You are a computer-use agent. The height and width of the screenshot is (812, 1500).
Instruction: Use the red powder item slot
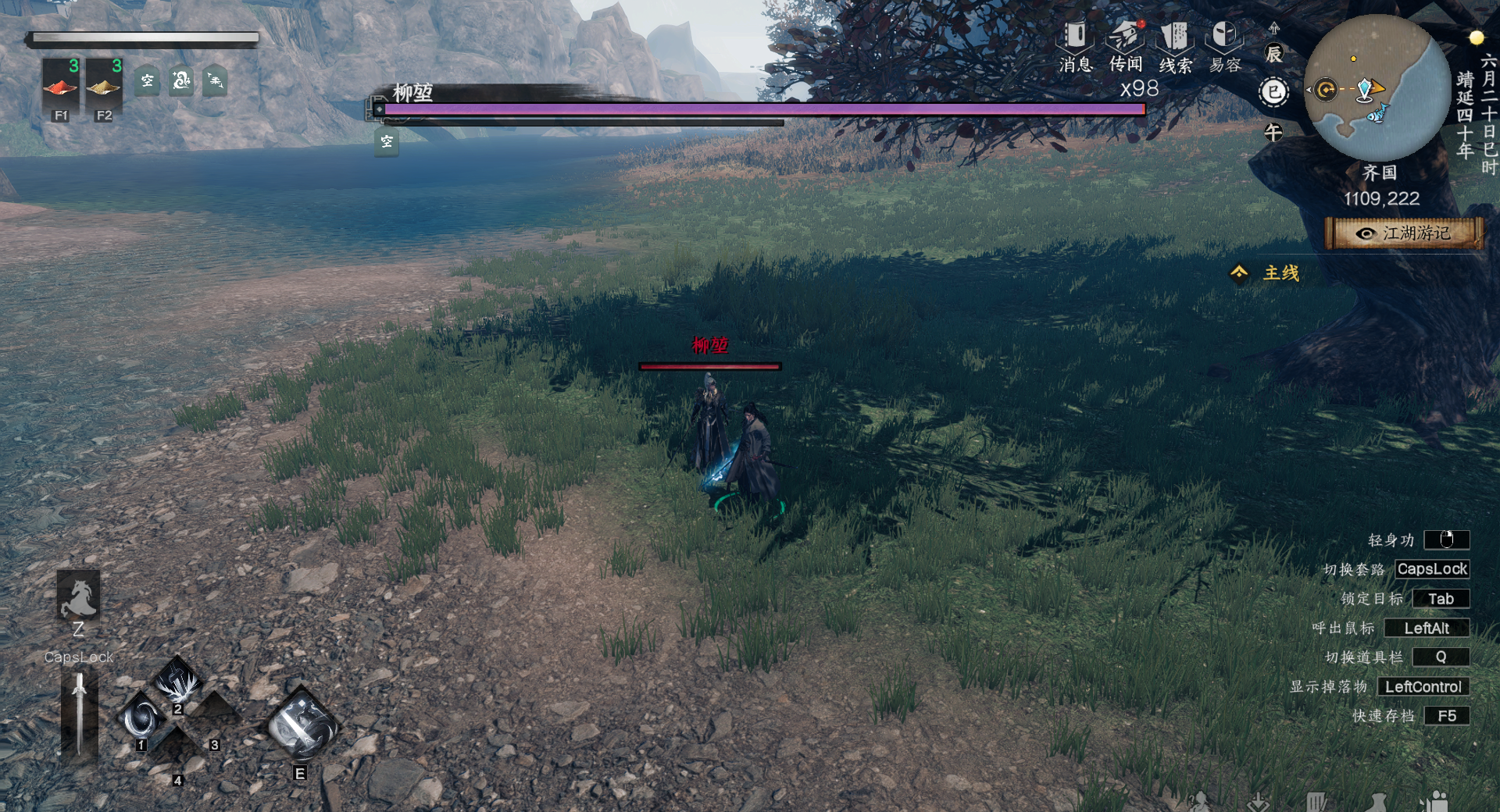pos(60,85)
